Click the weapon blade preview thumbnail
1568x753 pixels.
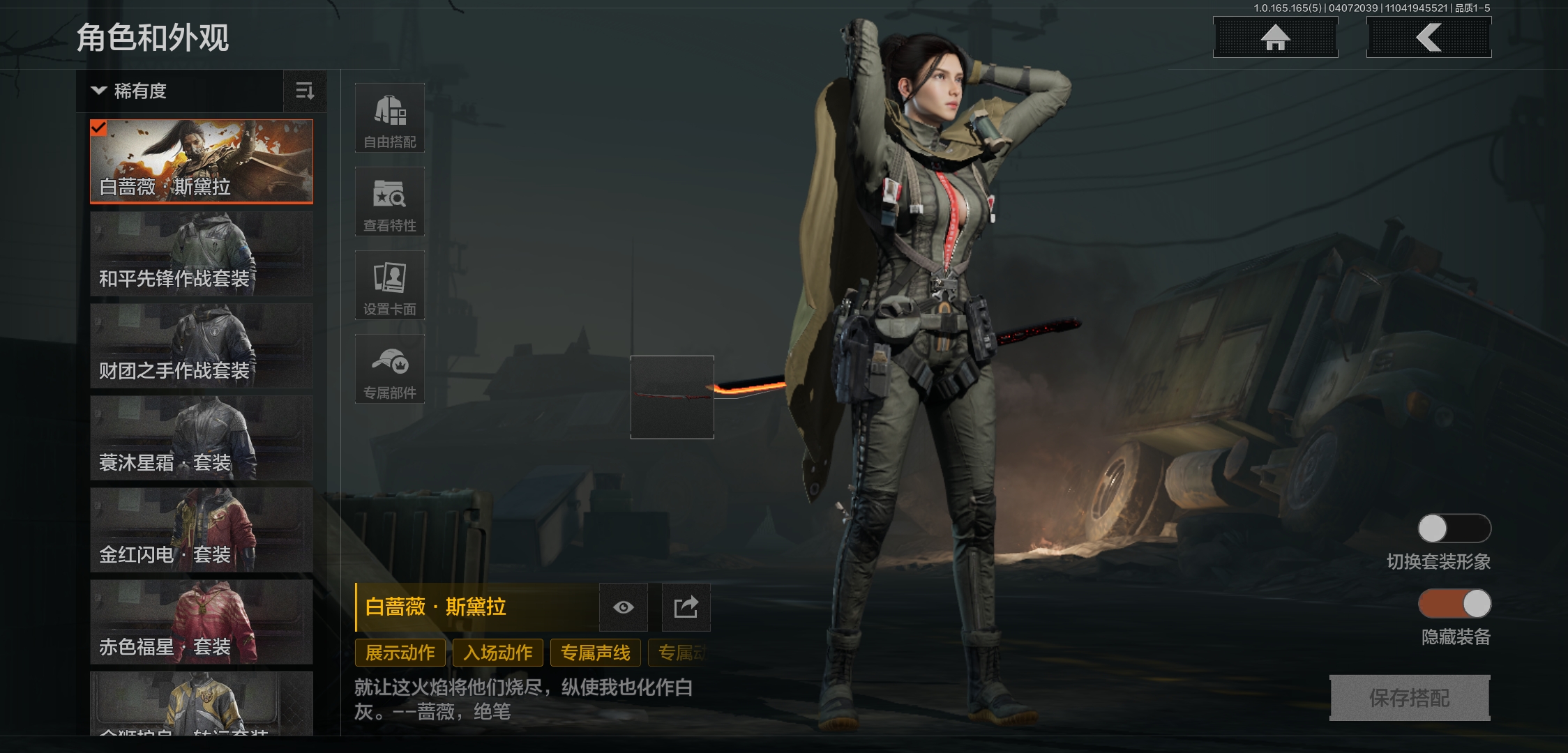(672, 397)
